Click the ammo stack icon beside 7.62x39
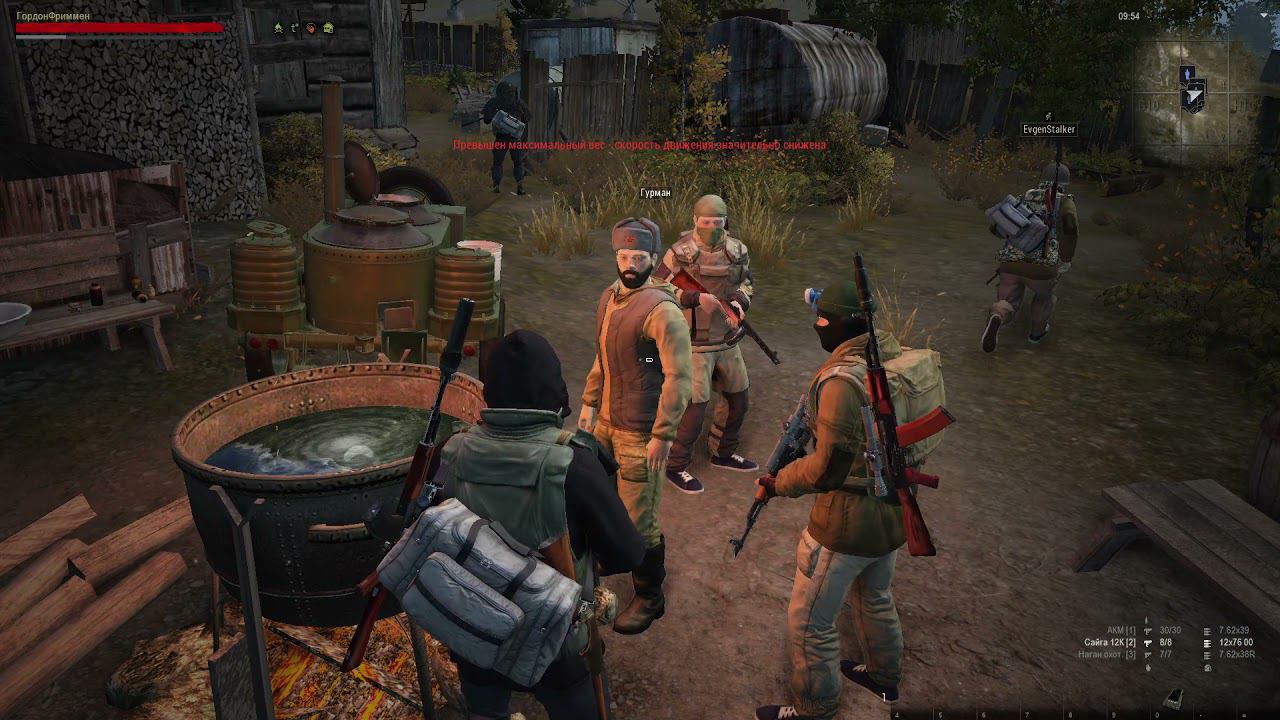 [x=1207, y=631]
